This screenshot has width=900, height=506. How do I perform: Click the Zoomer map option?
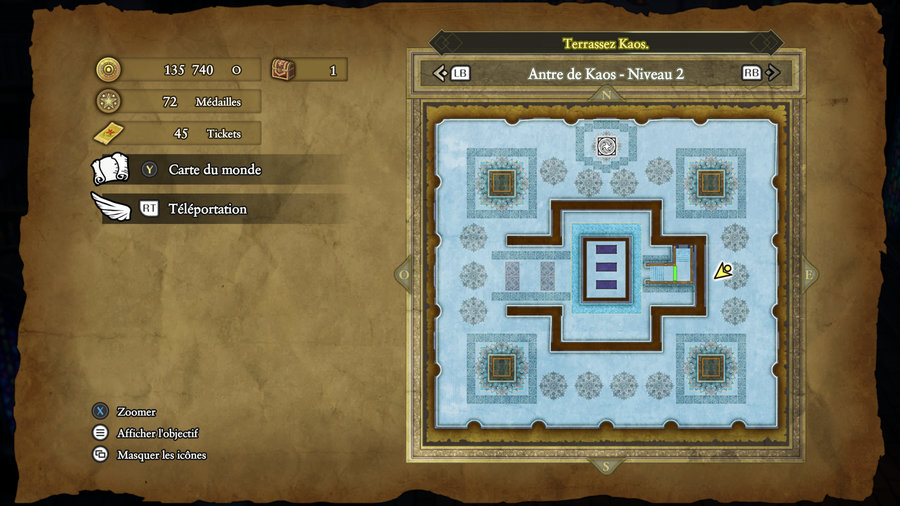[x=136, y=412]
